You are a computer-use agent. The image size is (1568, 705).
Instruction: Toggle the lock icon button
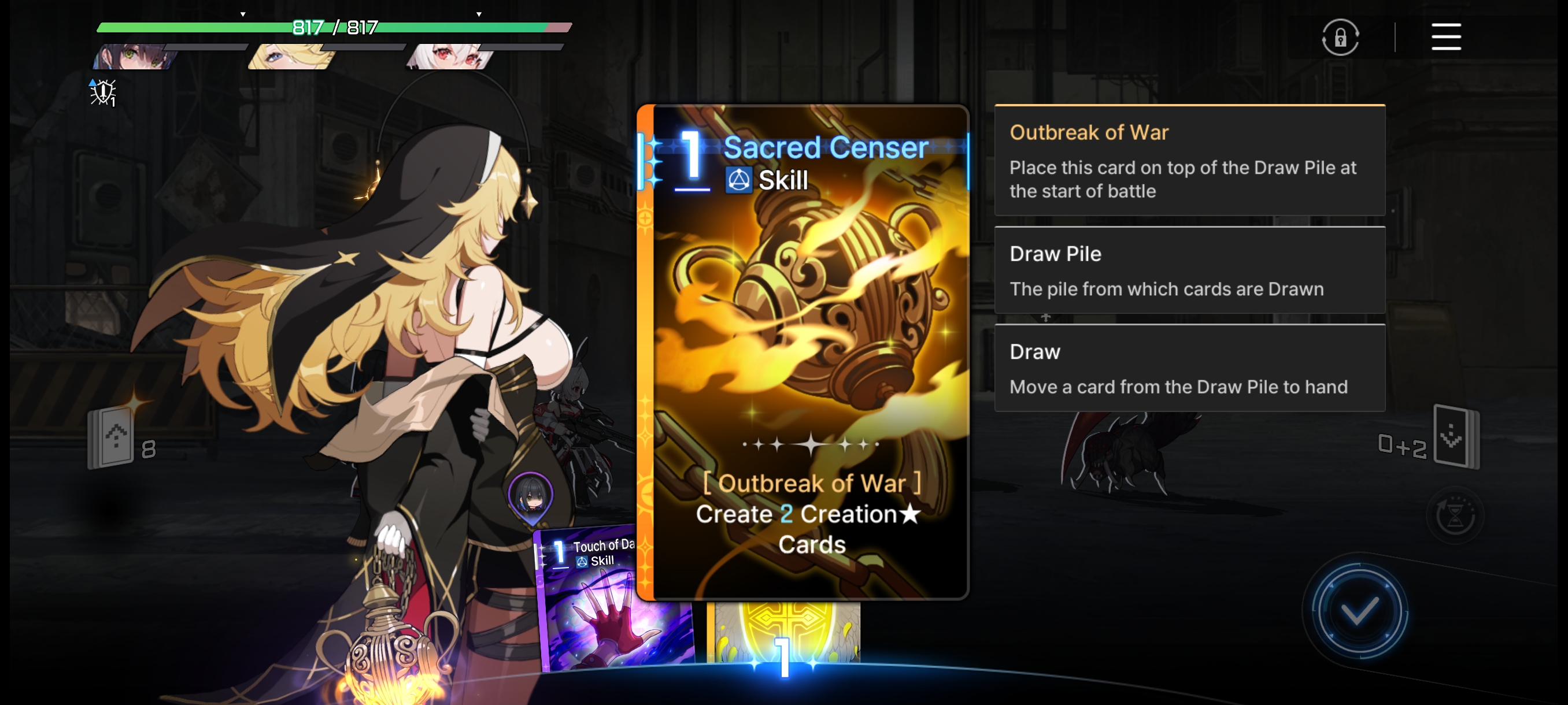tap(1340, 38)
